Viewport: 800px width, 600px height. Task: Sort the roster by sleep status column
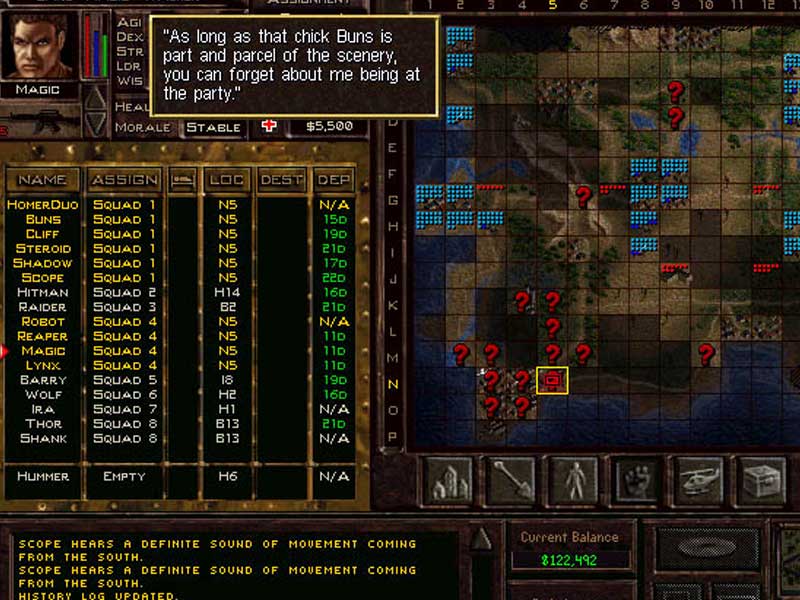click(182, 180)
